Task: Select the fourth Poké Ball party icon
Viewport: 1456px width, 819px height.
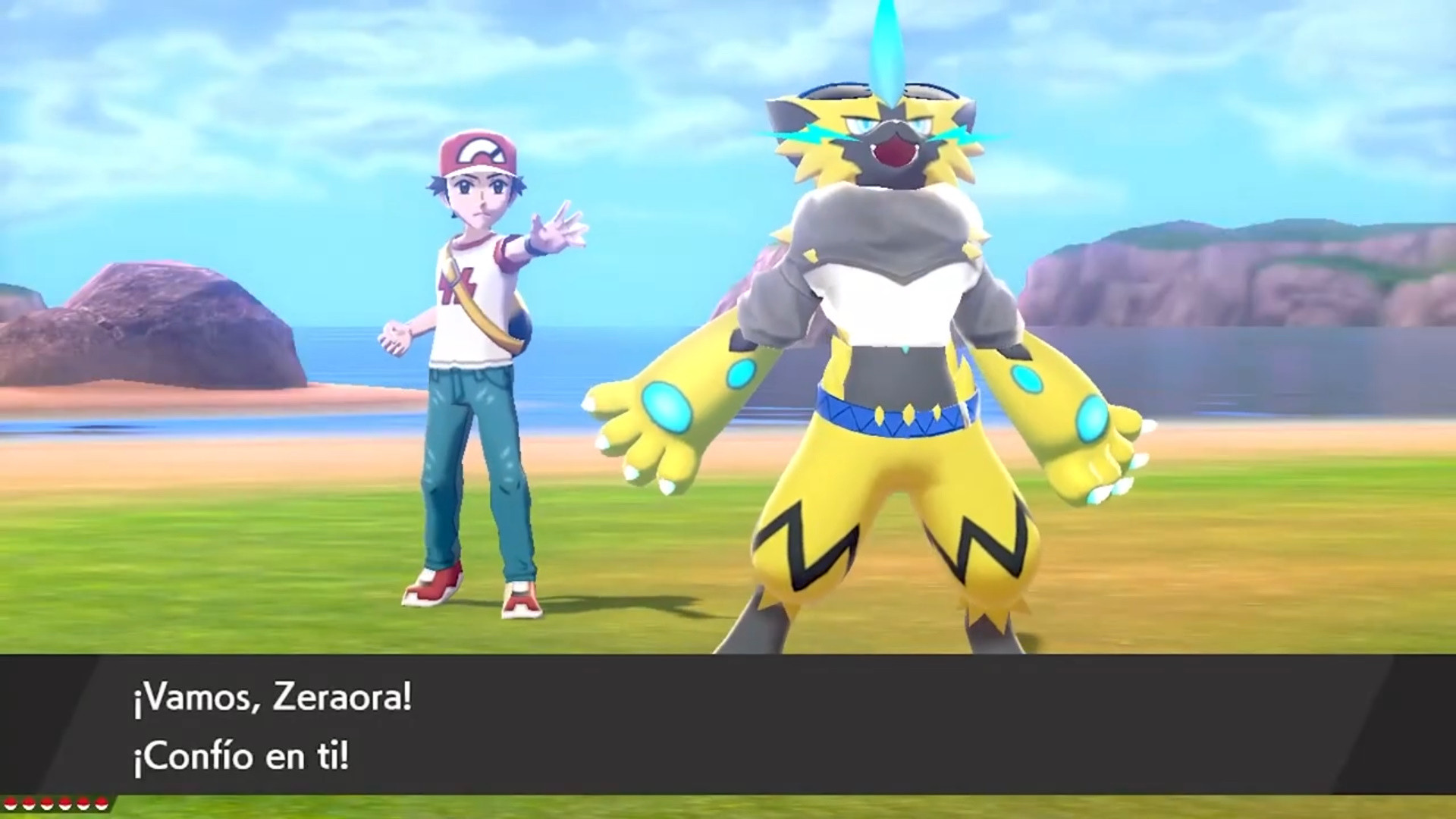Action: pos(64,804)
